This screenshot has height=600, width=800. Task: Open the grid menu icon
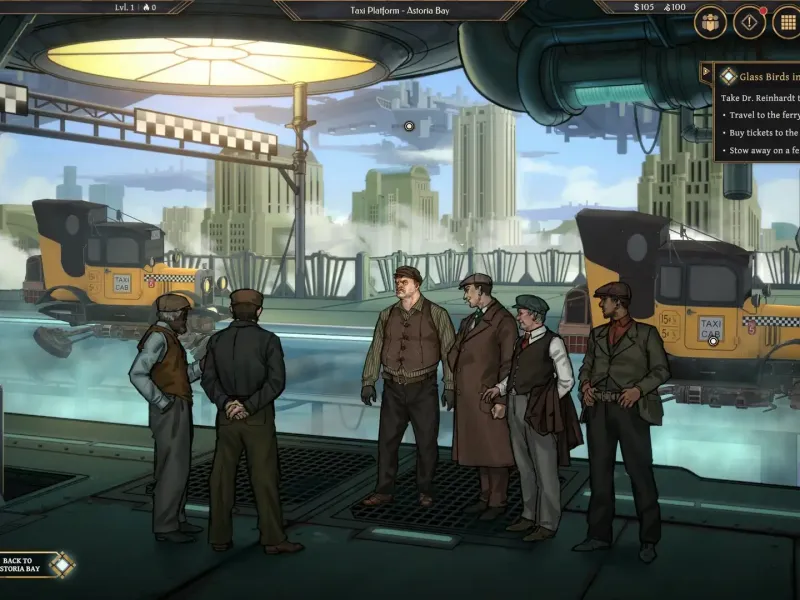786,22
